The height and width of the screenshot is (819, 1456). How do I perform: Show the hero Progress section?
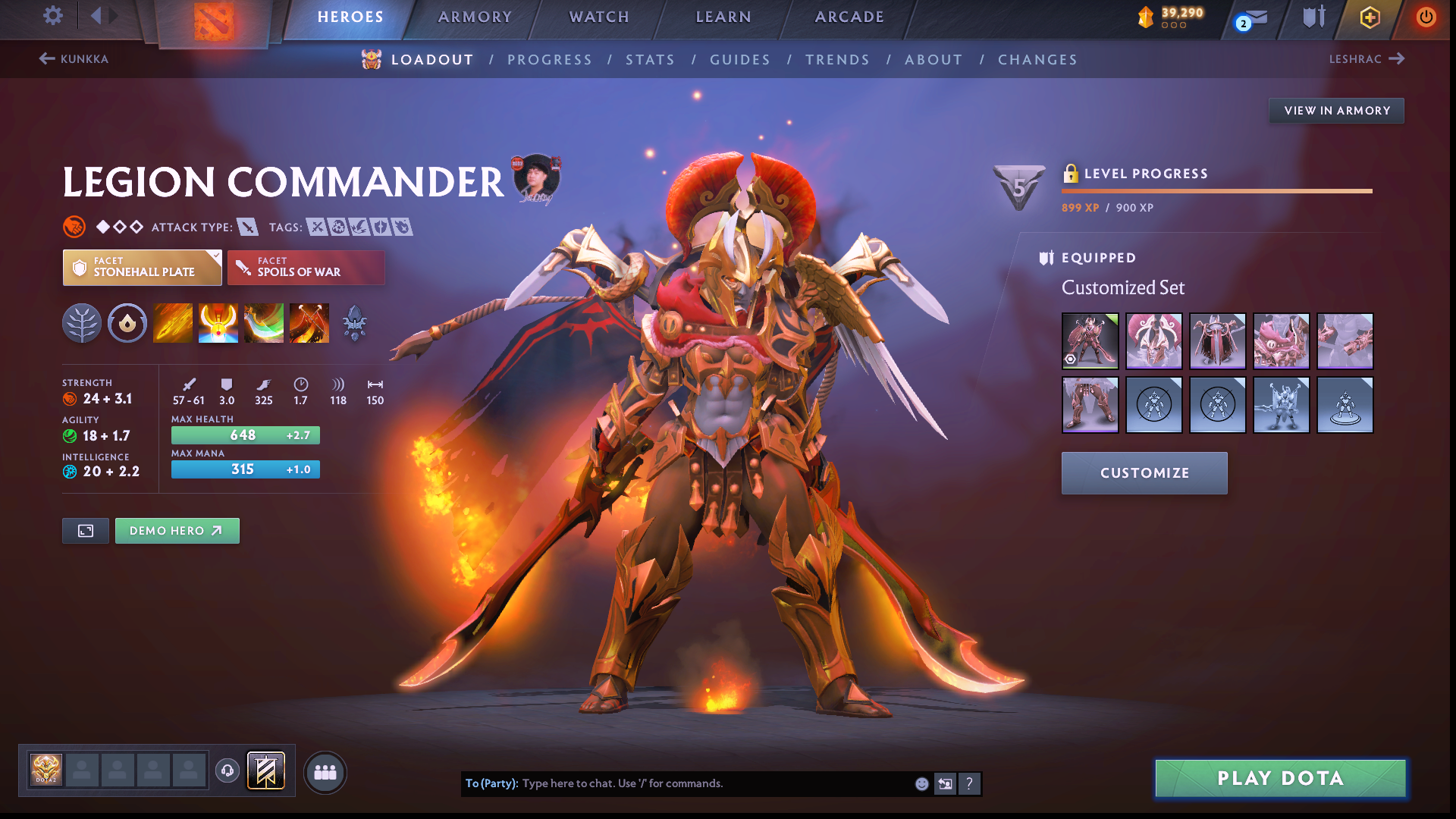pos(549,60)
